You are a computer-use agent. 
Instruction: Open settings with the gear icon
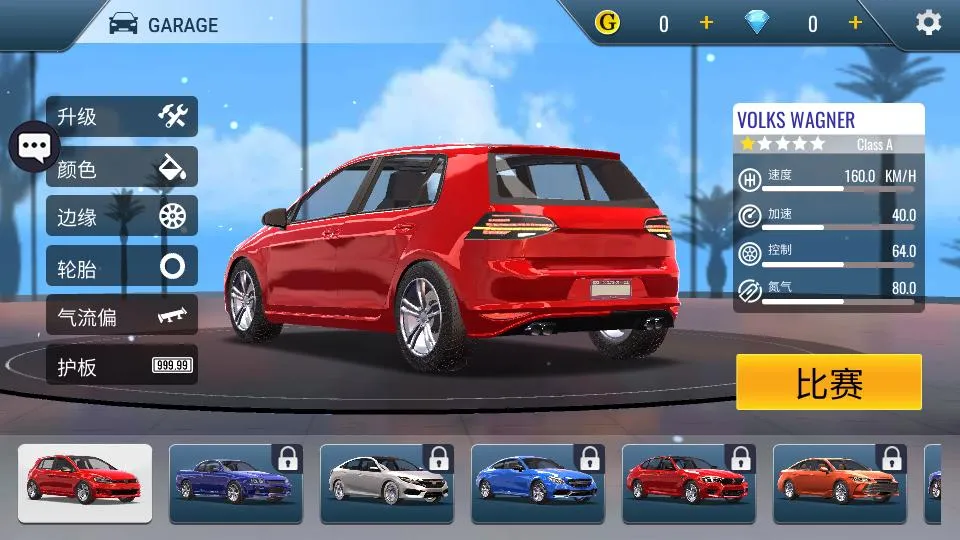tap(928, 23)
